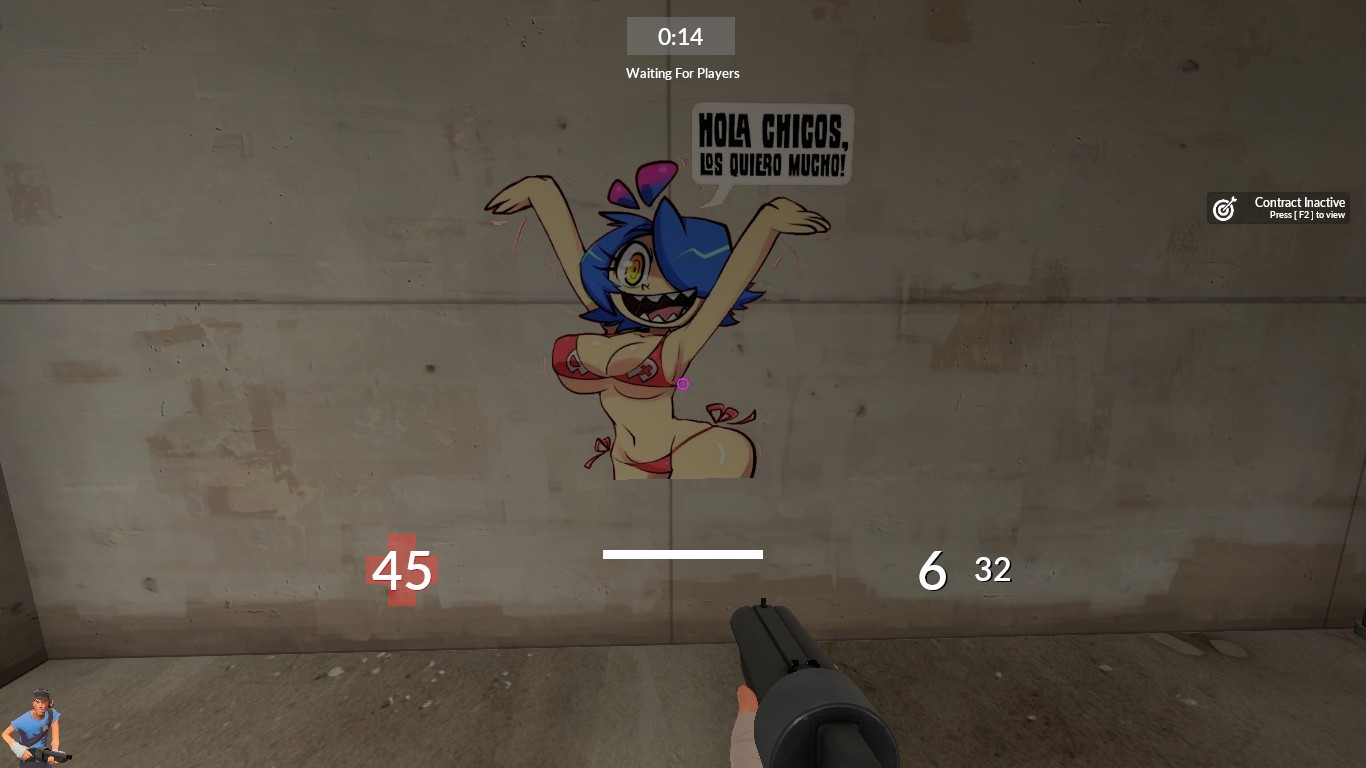Click the 'Hola Chicos' speech bubble
The height and width of the screenshot is (768, 1366).
(x=772, y=145)
